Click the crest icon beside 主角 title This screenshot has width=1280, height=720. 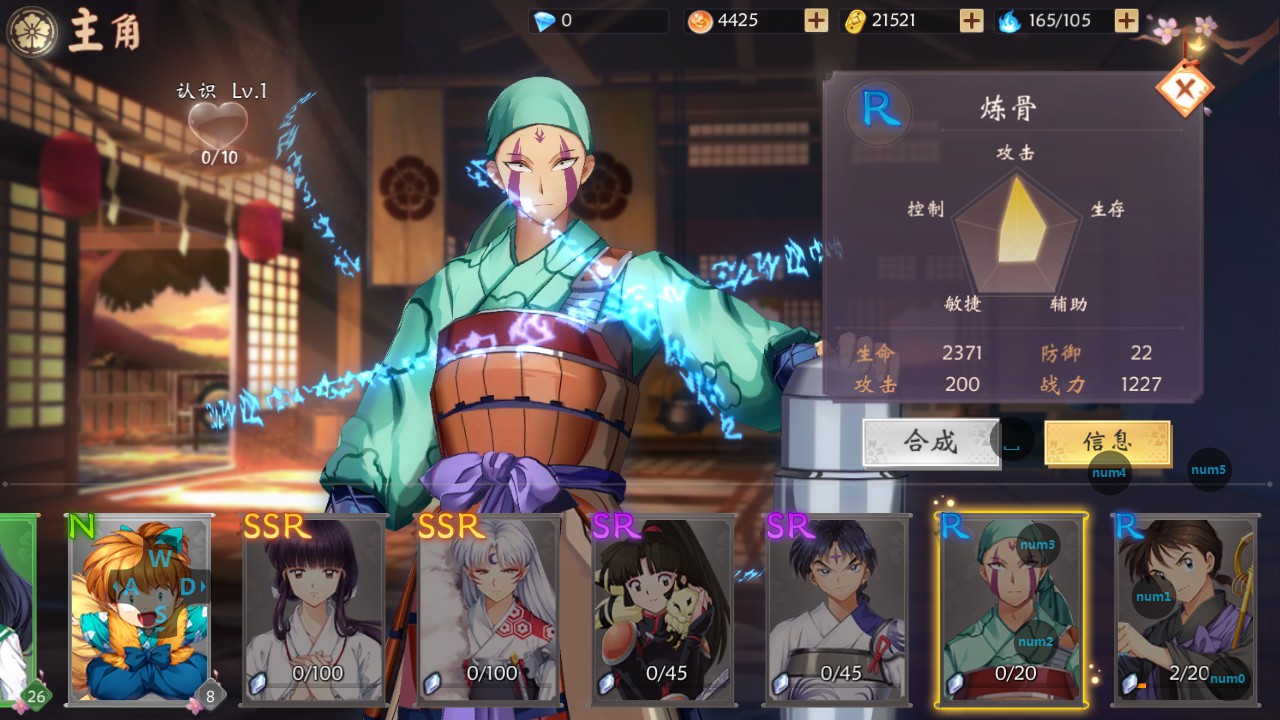[32, 31]
